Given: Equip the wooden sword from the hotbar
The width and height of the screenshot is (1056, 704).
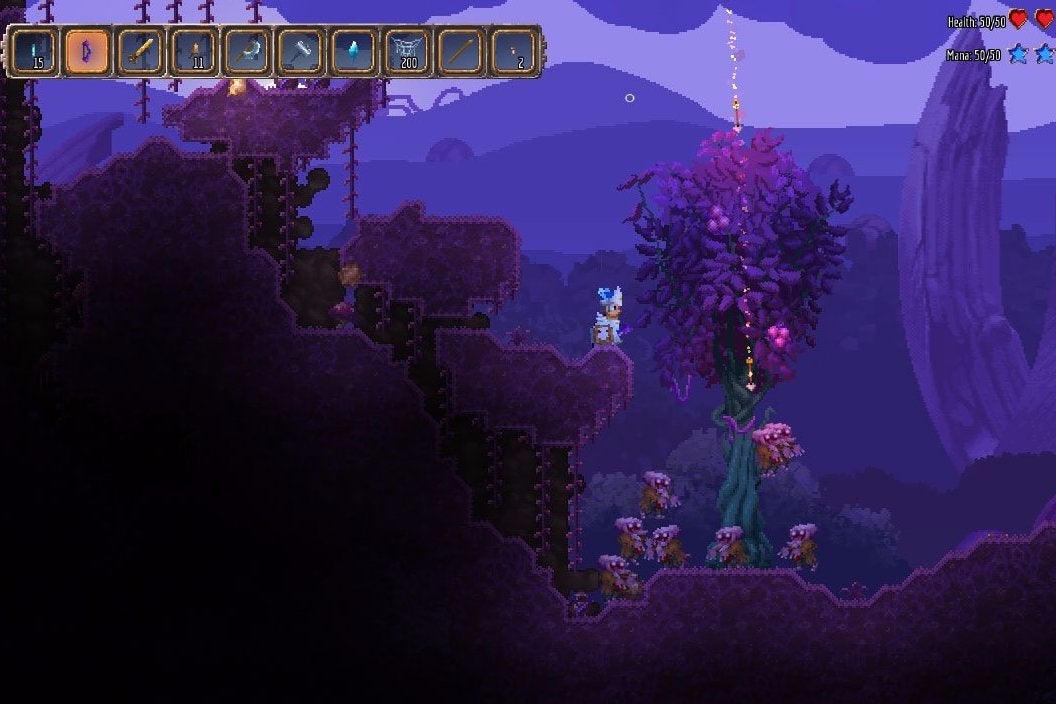Looking at the screenshot, I should [140, 52].
